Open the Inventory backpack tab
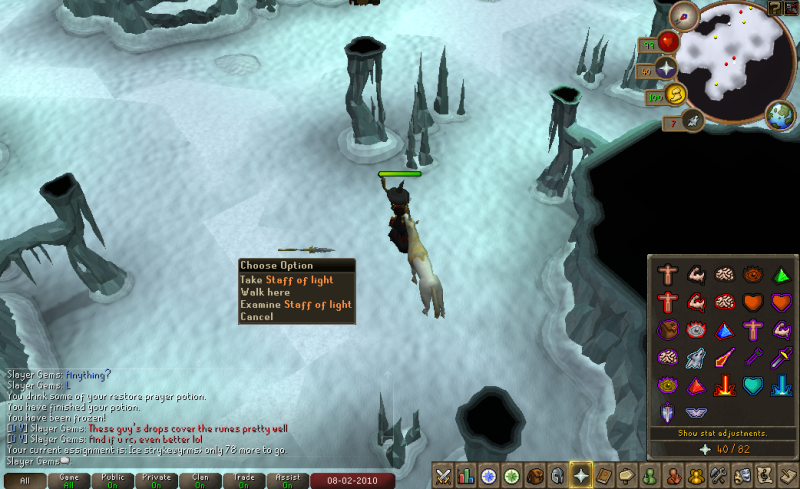Image resolution: width=800 pixels, height=489 pixels. (535, 475)
